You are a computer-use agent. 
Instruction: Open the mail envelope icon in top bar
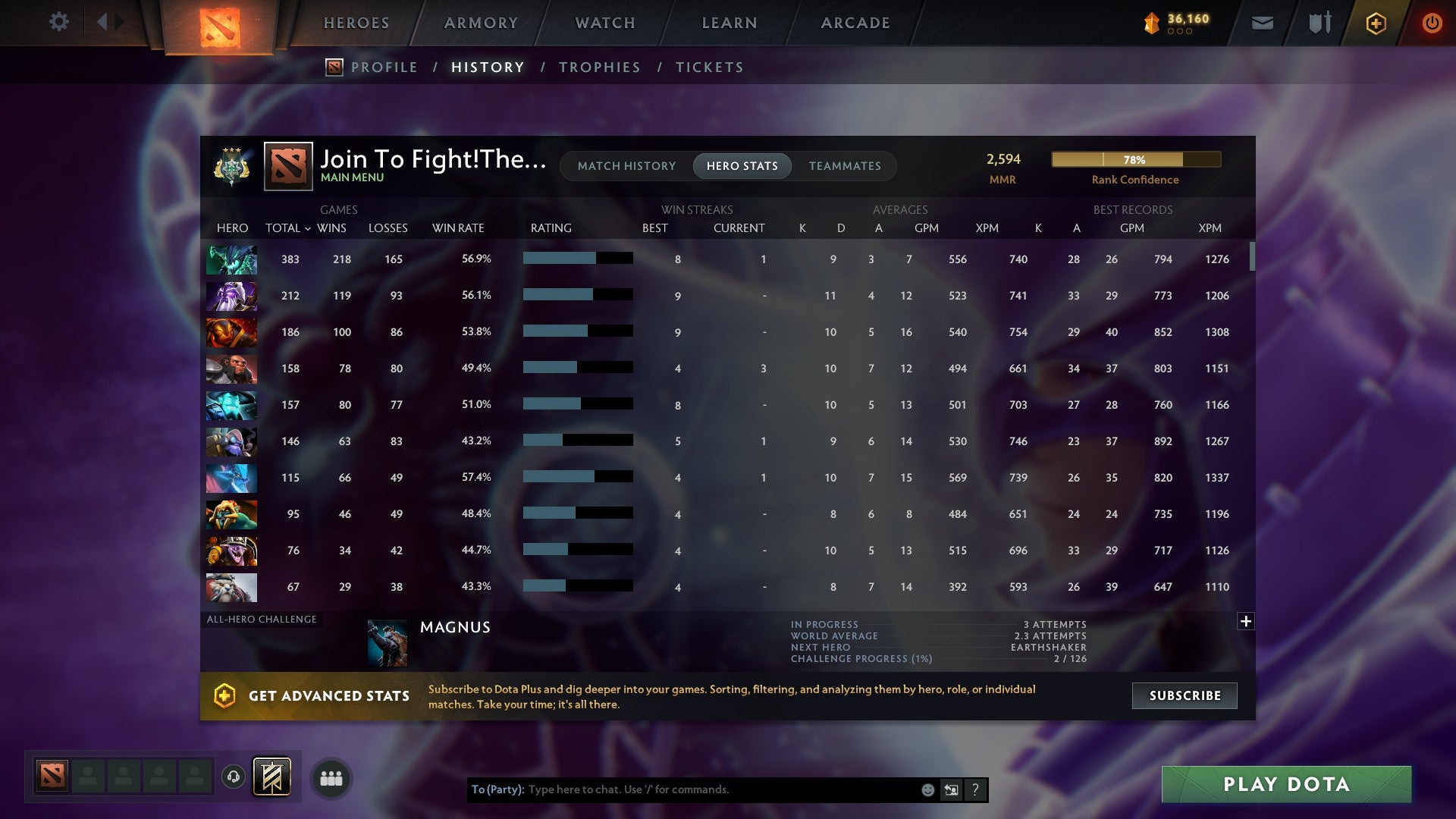(1261, 23)
